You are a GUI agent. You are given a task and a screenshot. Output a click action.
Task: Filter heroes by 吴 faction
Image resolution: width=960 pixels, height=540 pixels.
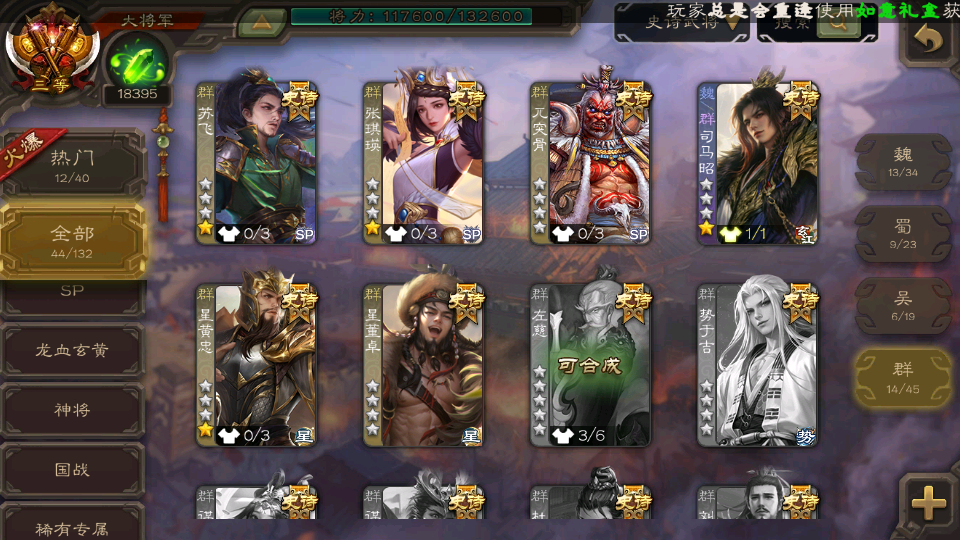pyautogui.click(x=902, y=305)
